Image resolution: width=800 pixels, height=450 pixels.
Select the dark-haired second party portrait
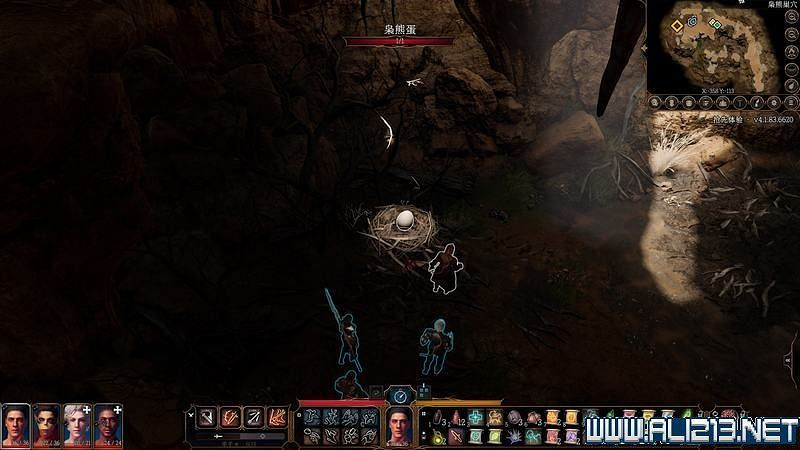click(46, 425)
